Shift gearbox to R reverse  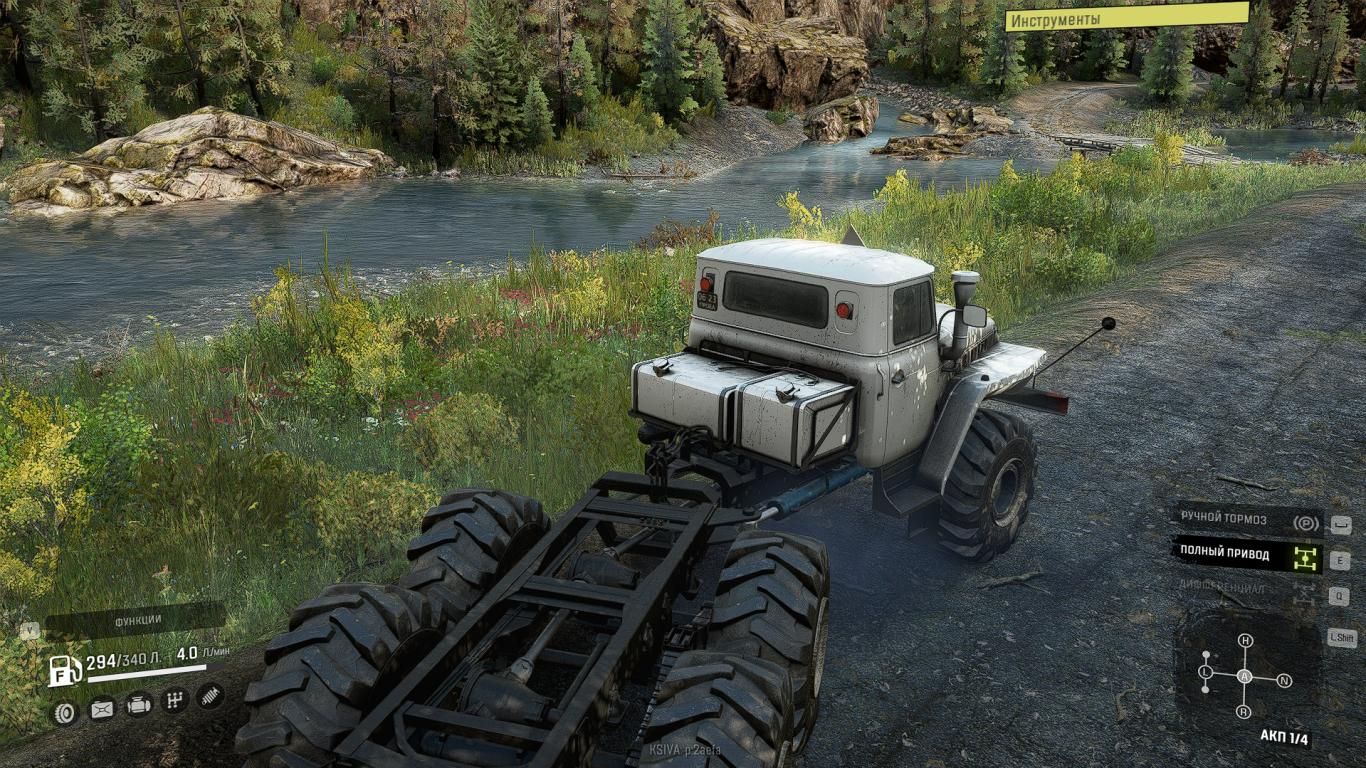(1244, 711)
